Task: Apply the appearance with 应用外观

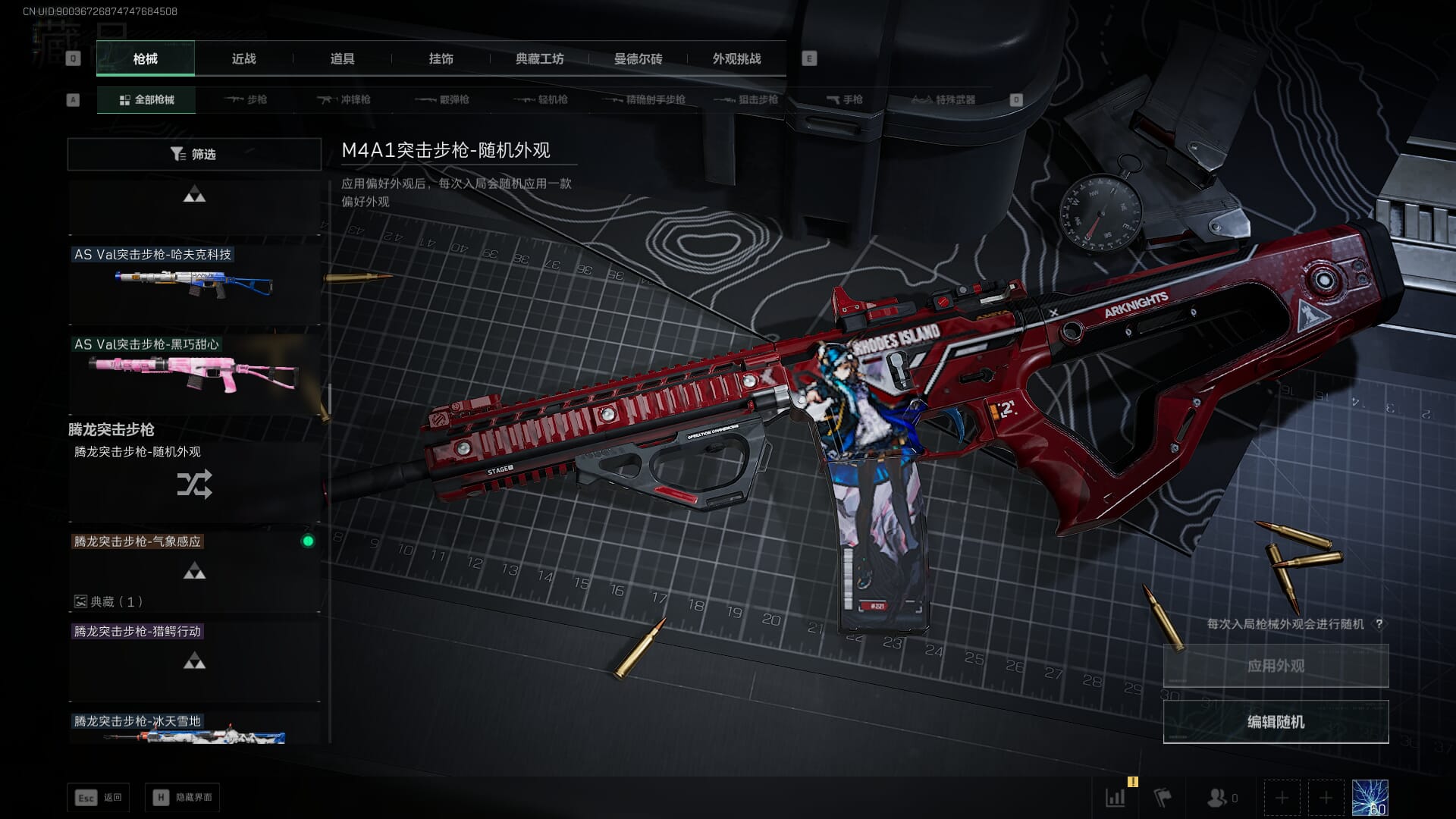Action: 1276,666
